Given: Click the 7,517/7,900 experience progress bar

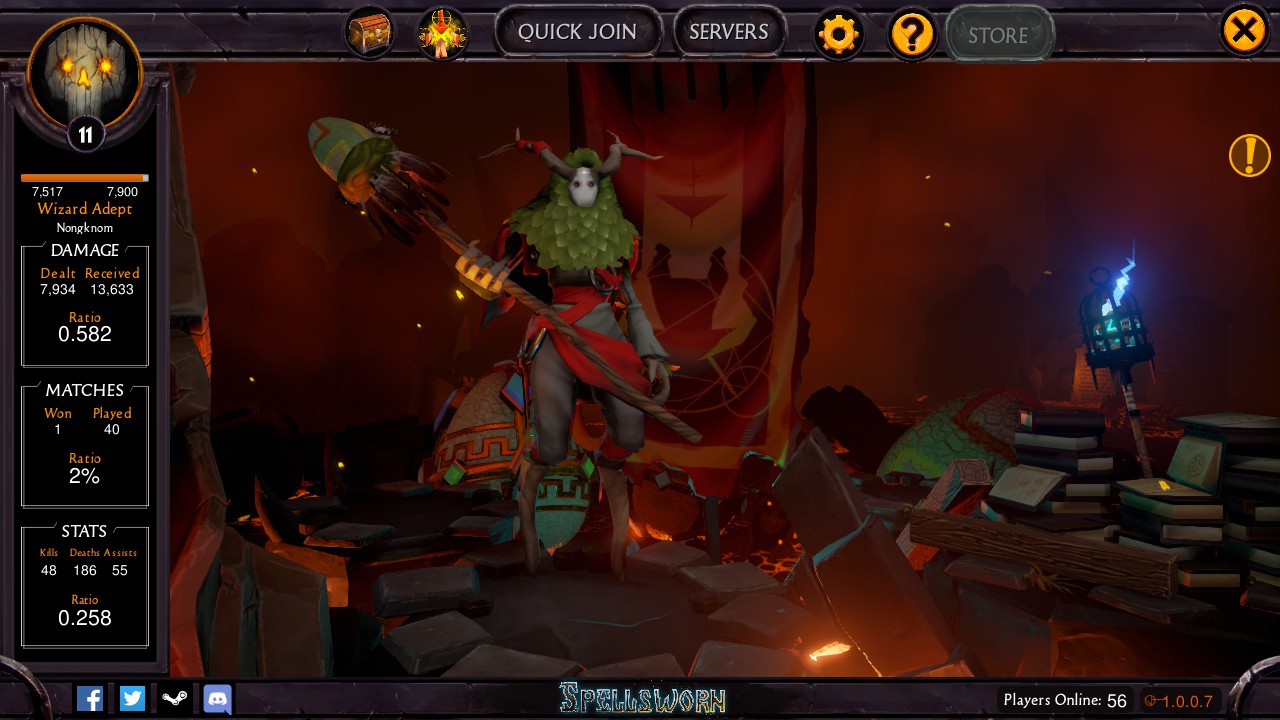Looking at the screenshot, I should point(84,179).
